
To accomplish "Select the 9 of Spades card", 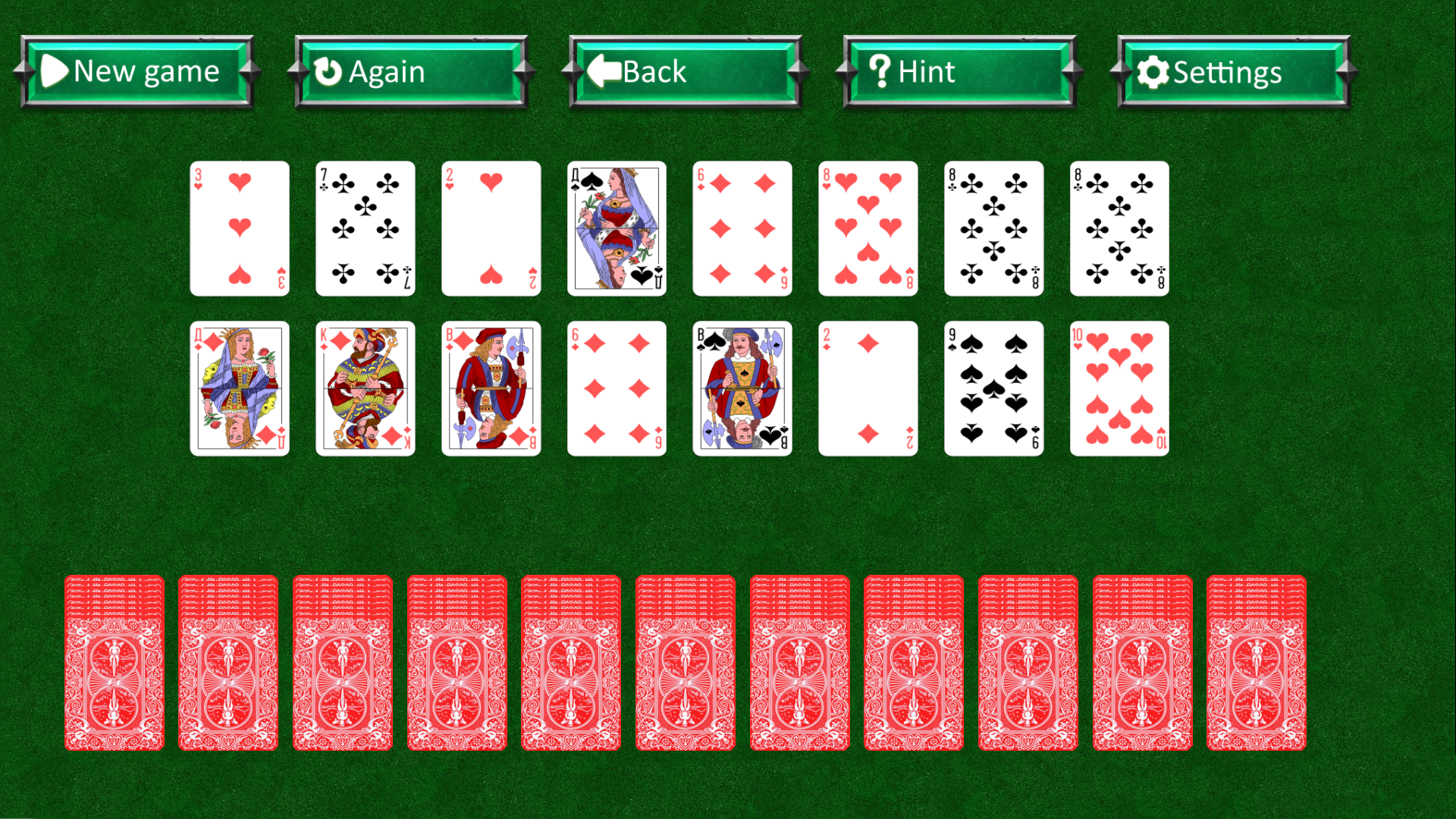I will click(x=993, y=388).
